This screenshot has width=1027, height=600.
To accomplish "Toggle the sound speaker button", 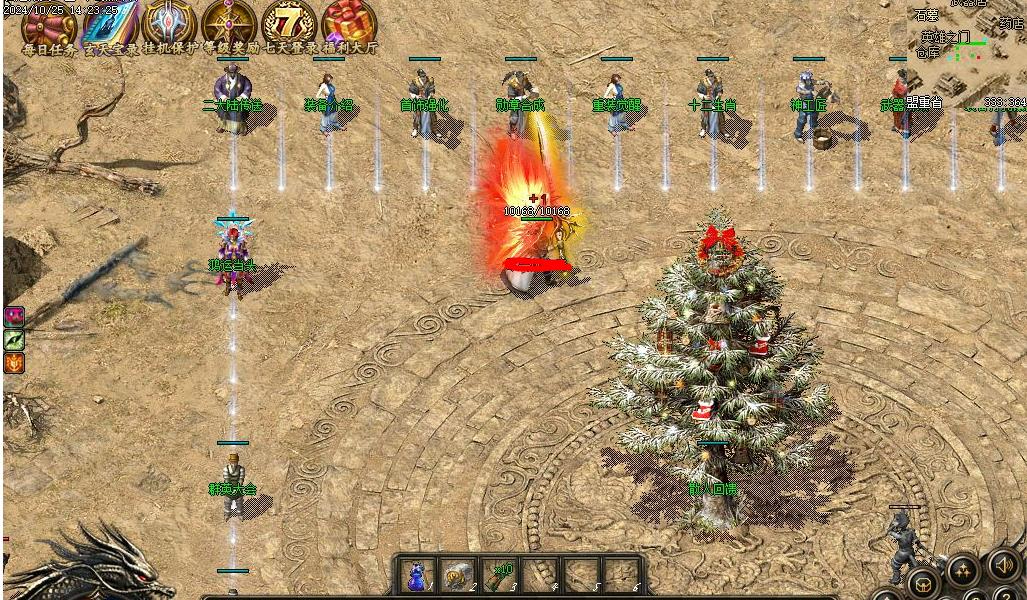I will point(1003,566).
